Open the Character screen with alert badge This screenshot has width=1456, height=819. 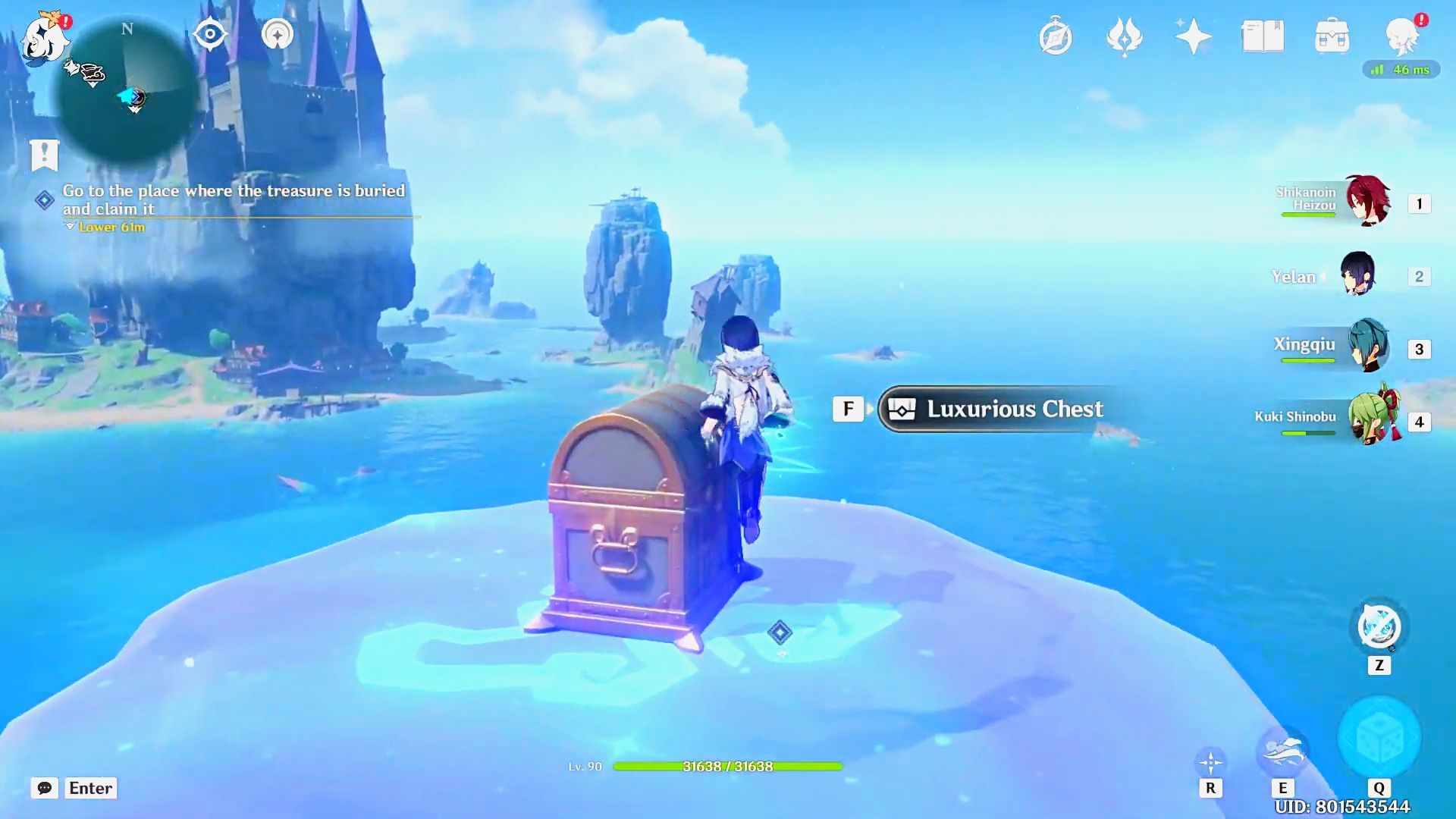[1403, 36]
